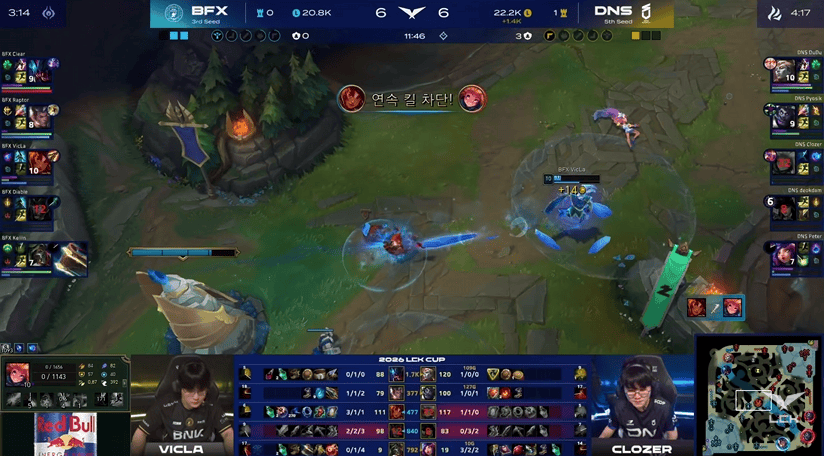
Task: Select DNS deokdam's champion portrait
Action: tap(783, 208)
